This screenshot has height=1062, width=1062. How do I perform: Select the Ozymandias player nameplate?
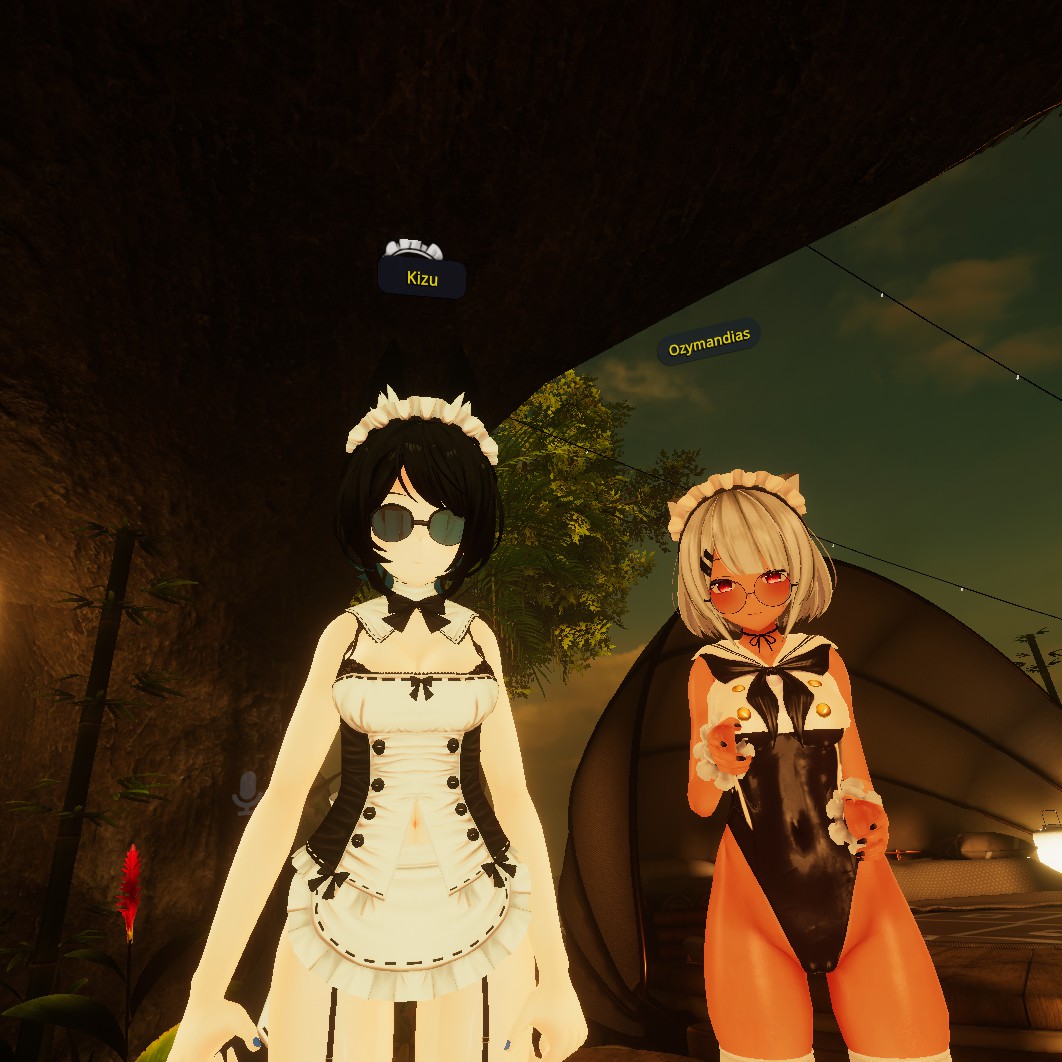coord(708,342)
